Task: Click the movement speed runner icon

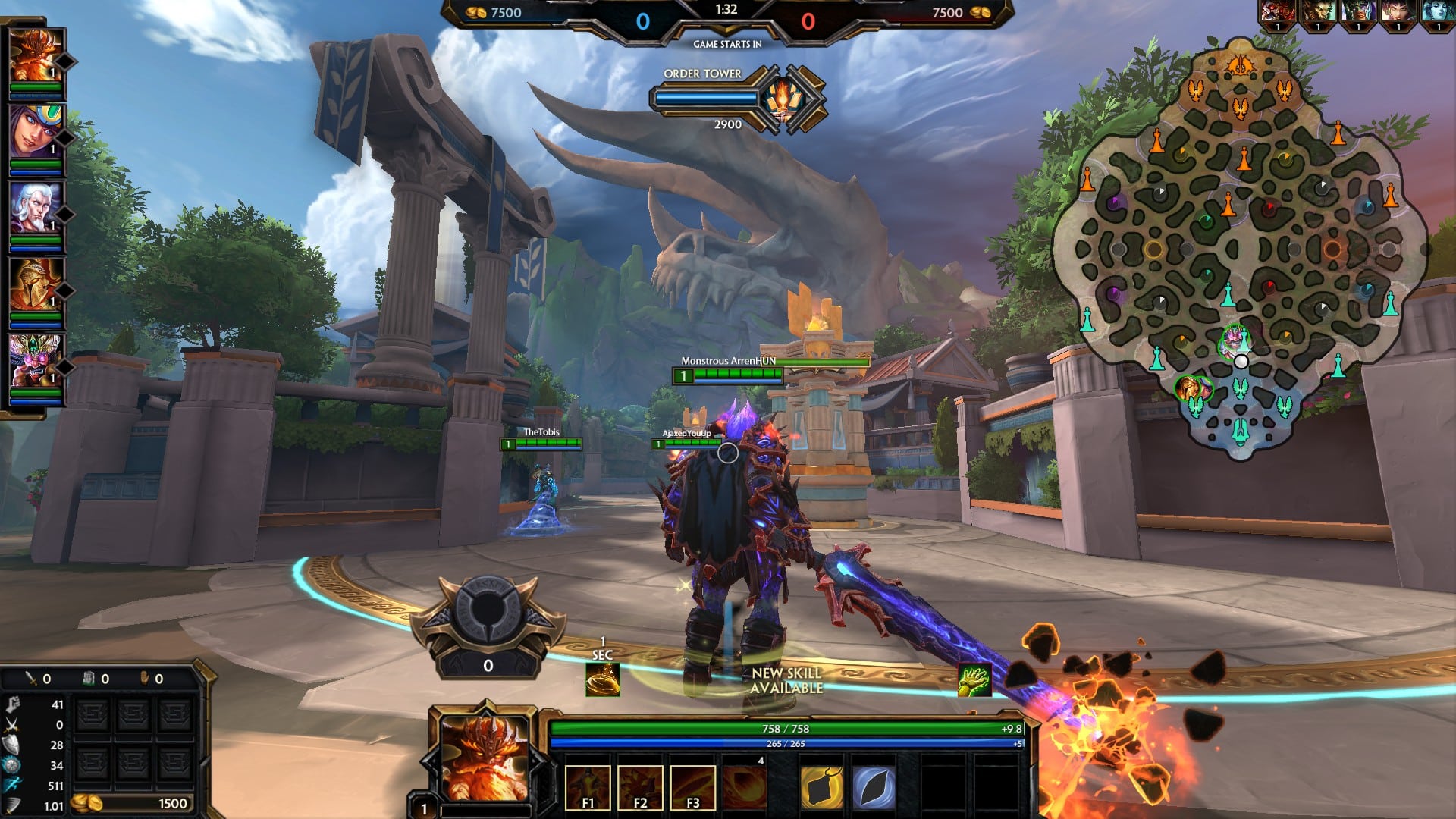Action: pos(11,783)
